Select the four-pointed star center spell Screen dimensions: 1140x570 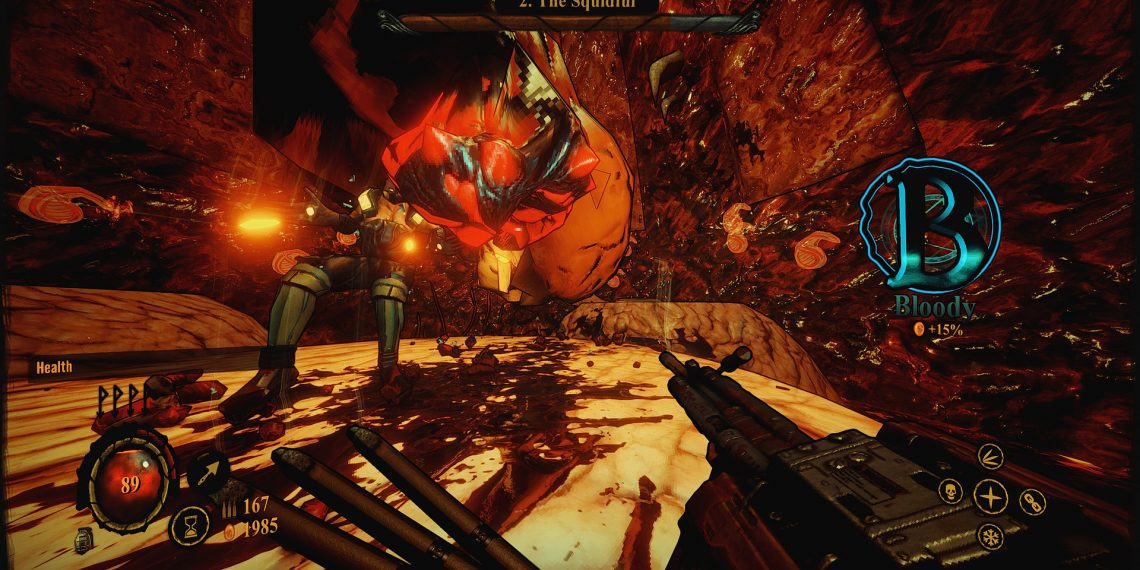pyautogui.click(x=990, y=496)
